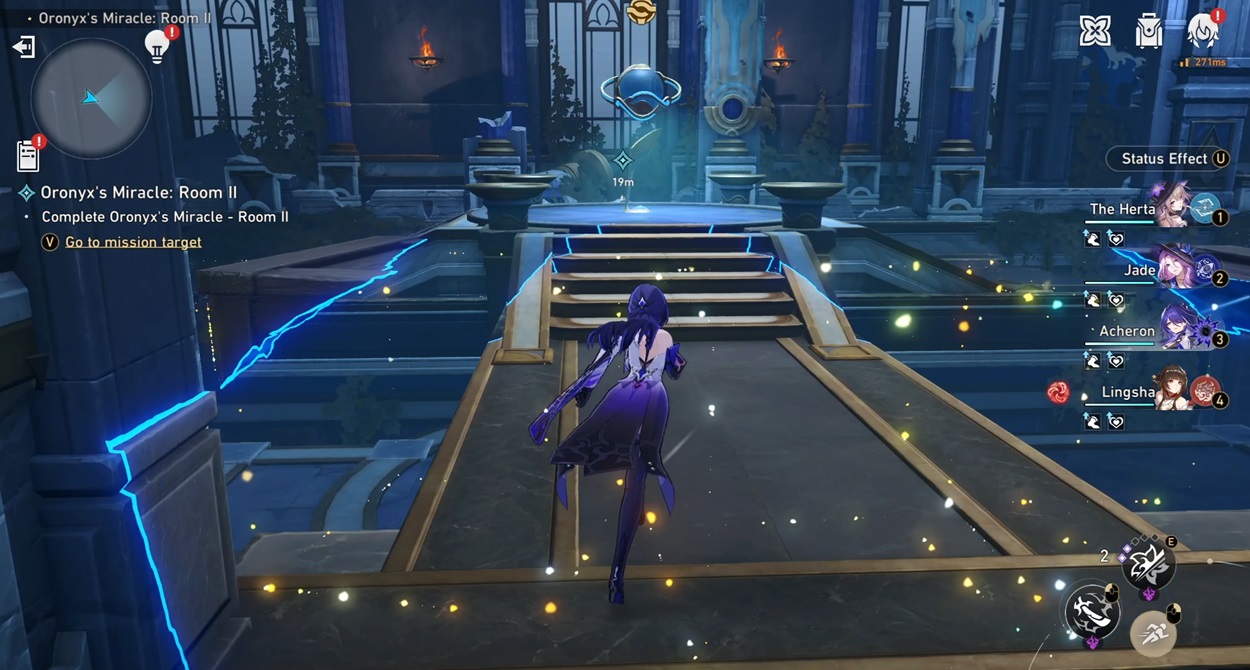Open the four-petal warp menu icon
The width and height of the screenshot is (1250, 670).
[1095, 32]
